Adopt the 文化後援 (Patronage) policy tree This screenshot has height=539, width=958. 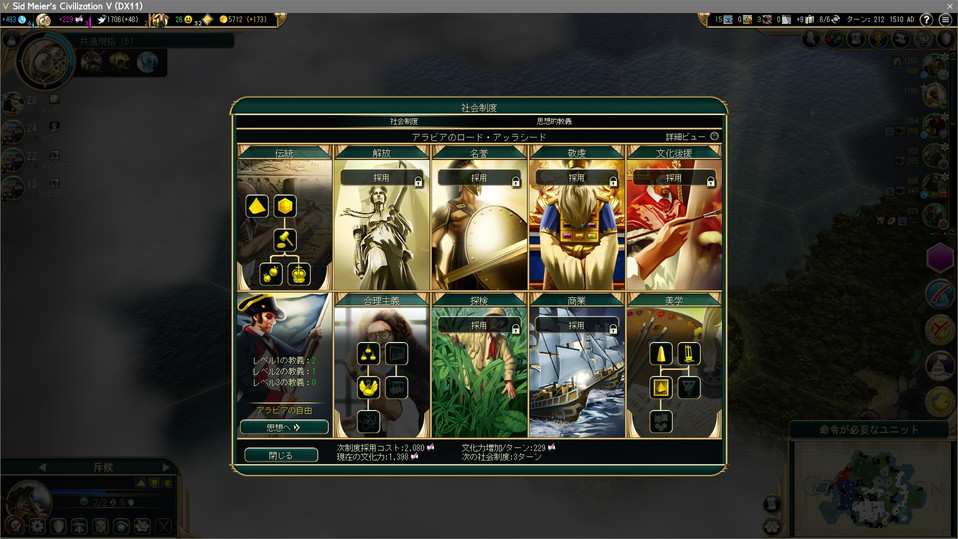click(x=674, y=178)
